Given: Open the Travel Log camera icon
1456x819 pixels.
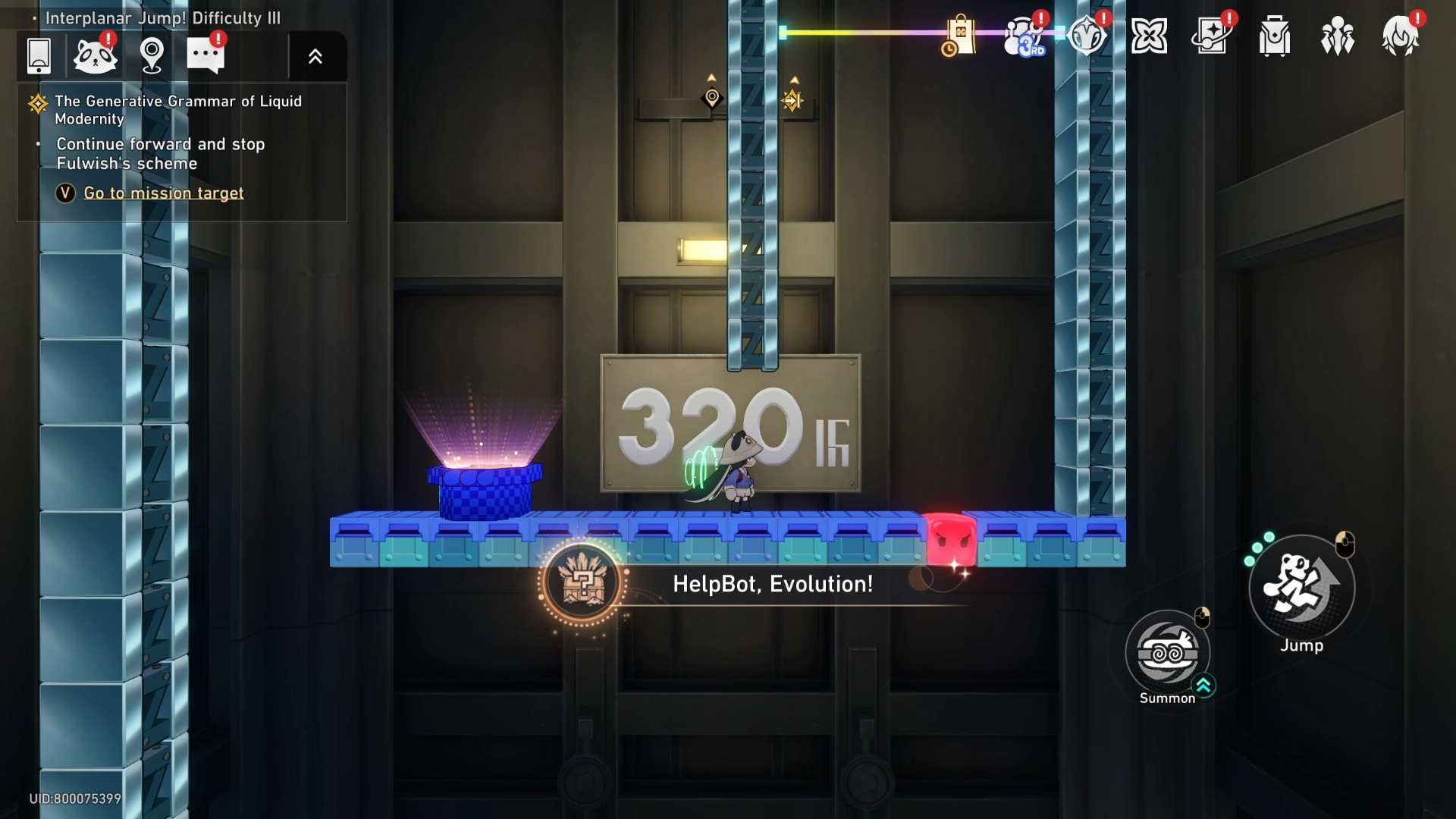Looking at the screenshot, I should click(x=1211, y=34).
